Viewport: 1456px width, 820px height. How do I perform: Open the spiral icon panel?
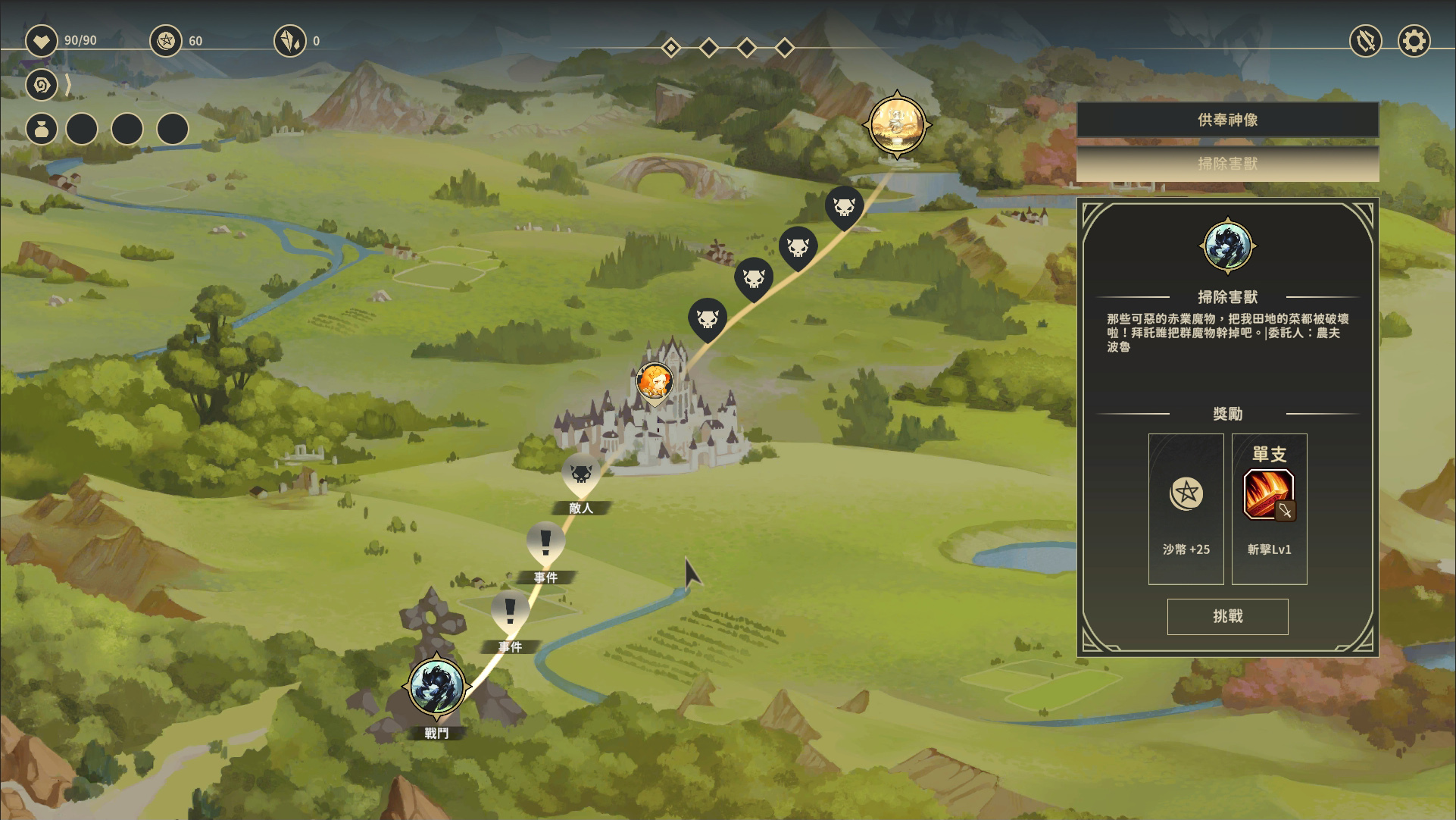(42, 85)
